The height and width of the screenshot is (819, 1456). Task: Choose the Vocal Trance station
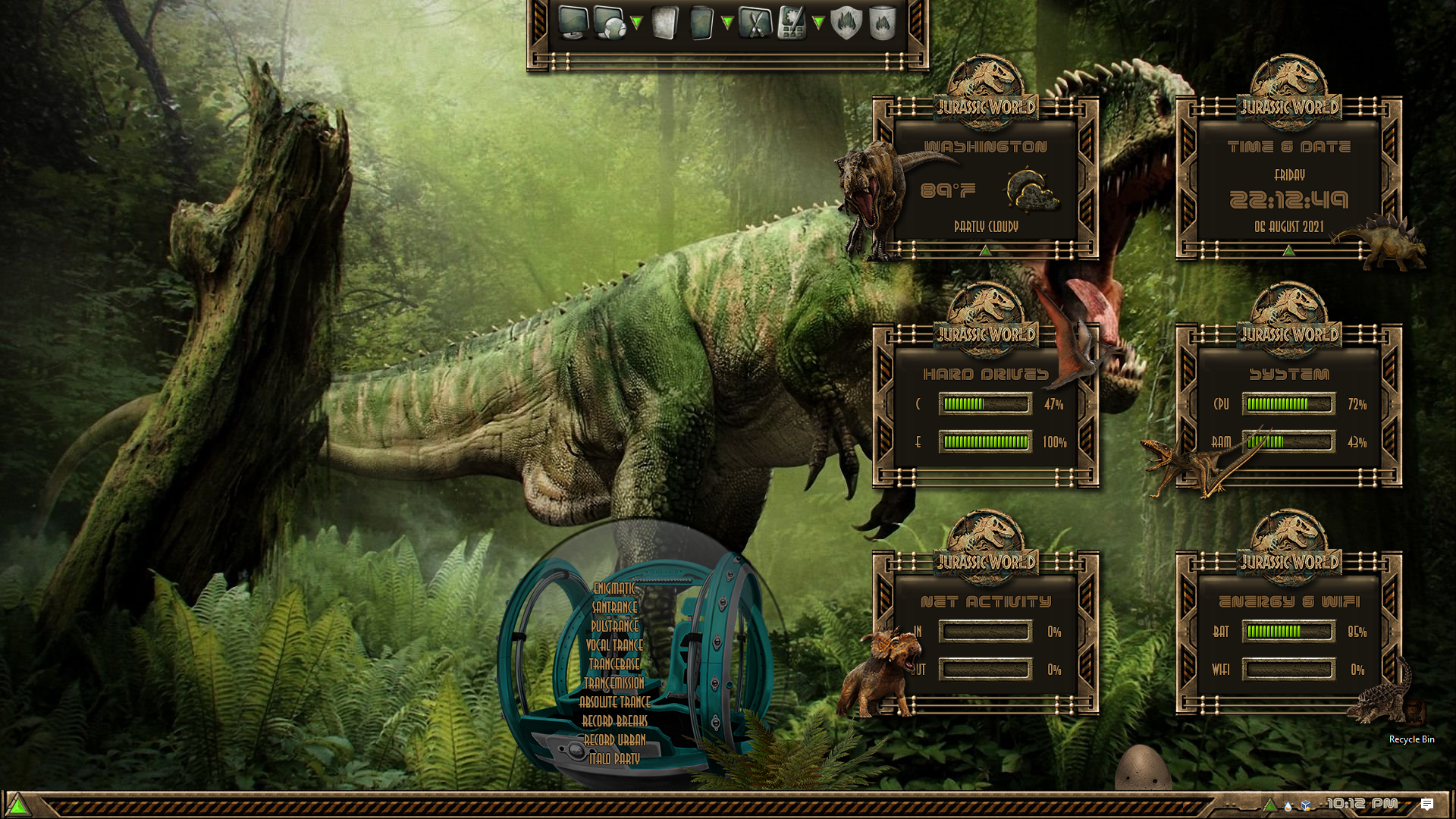point(614,645)
